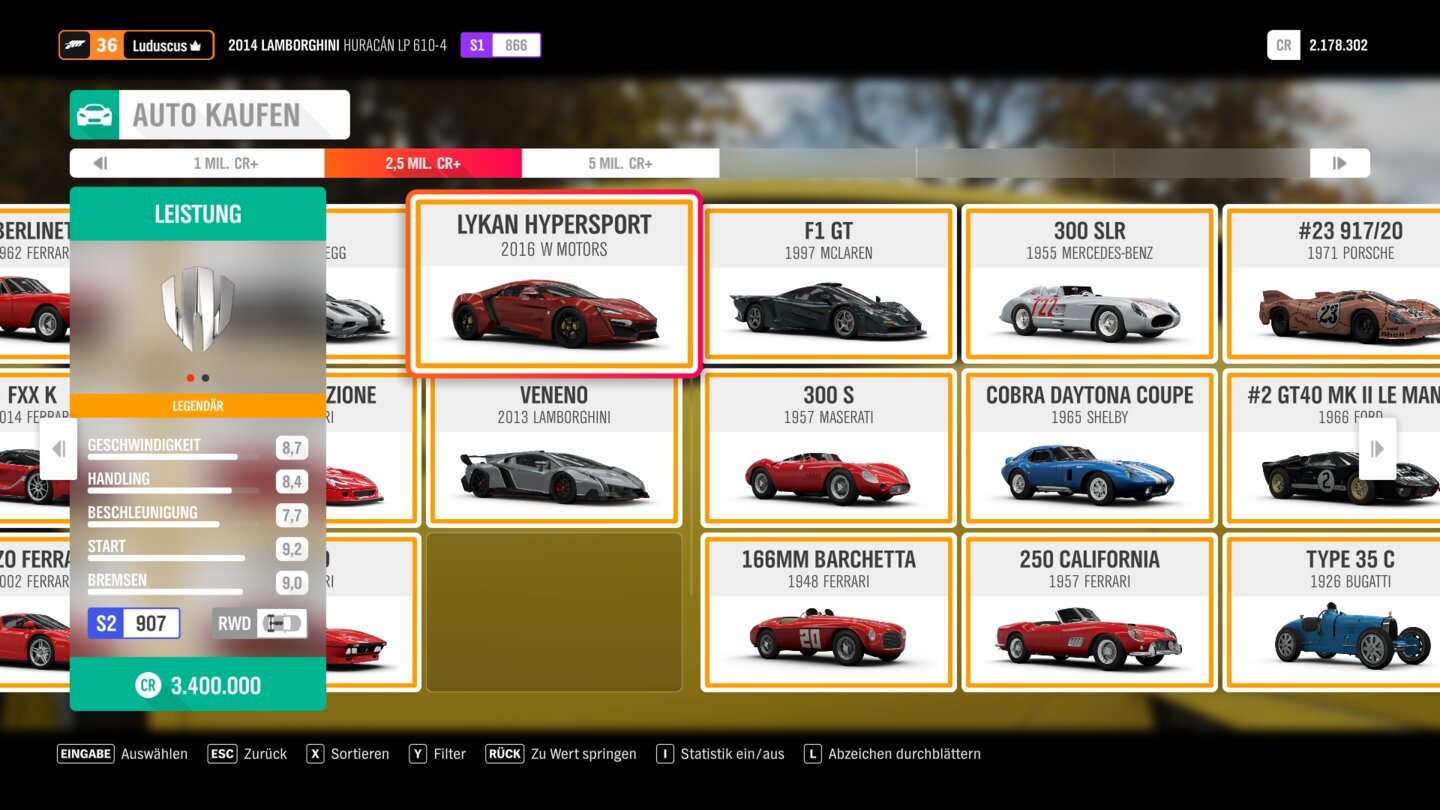Select the Porsche #23 917/20 car
The image size is (1440, 810).
pos(1340,285)
